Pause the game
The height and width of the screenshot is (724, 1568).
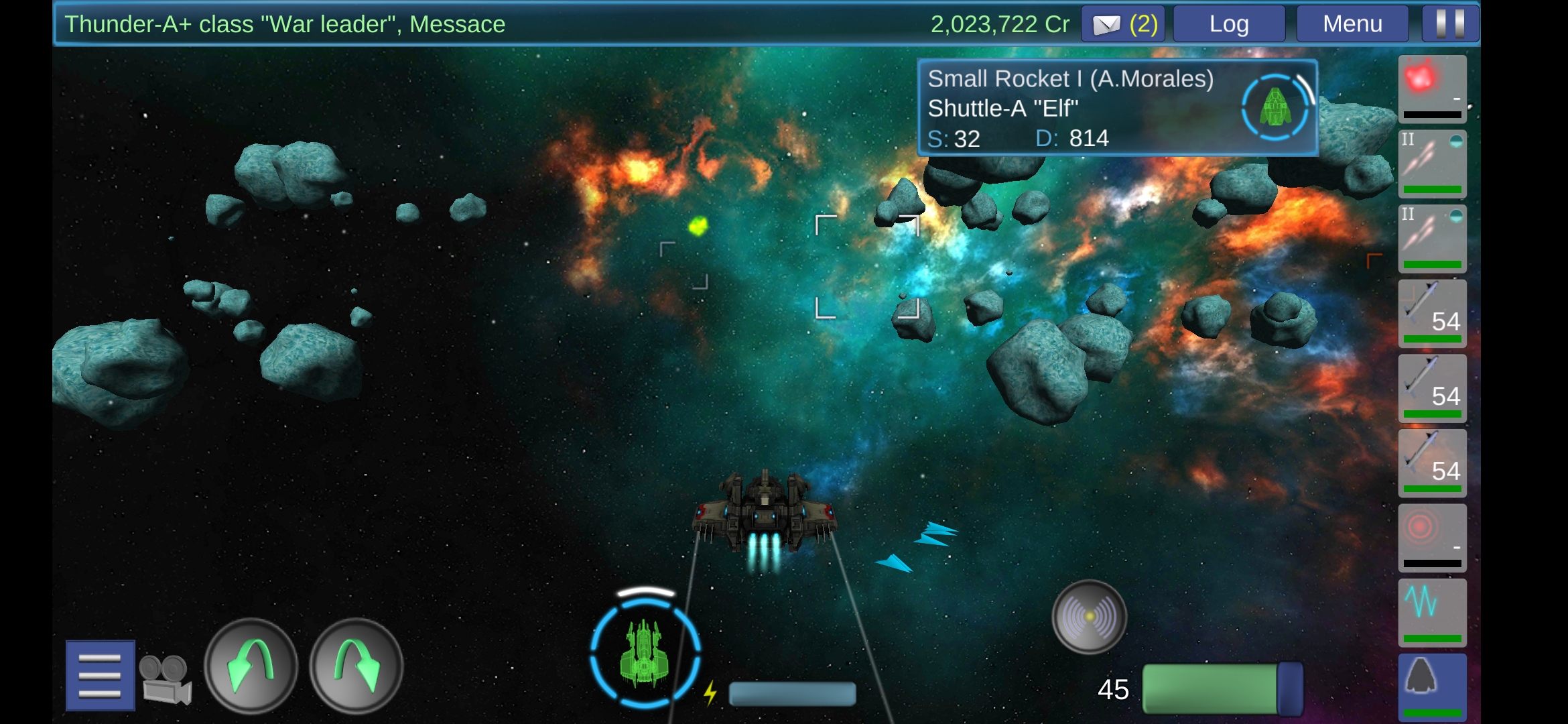[1450, 24]
